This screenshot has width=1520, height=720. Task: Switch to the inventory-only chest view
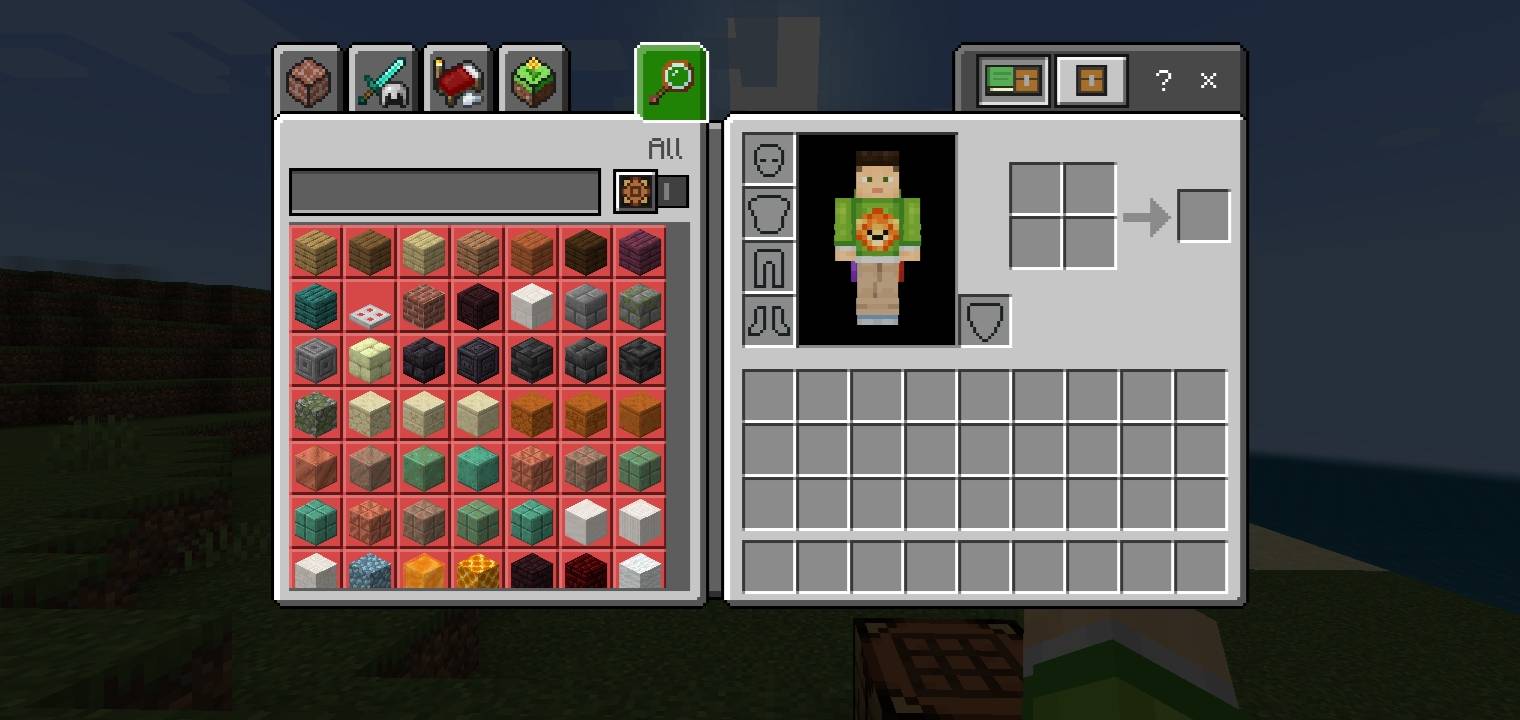pos(1090,81)
